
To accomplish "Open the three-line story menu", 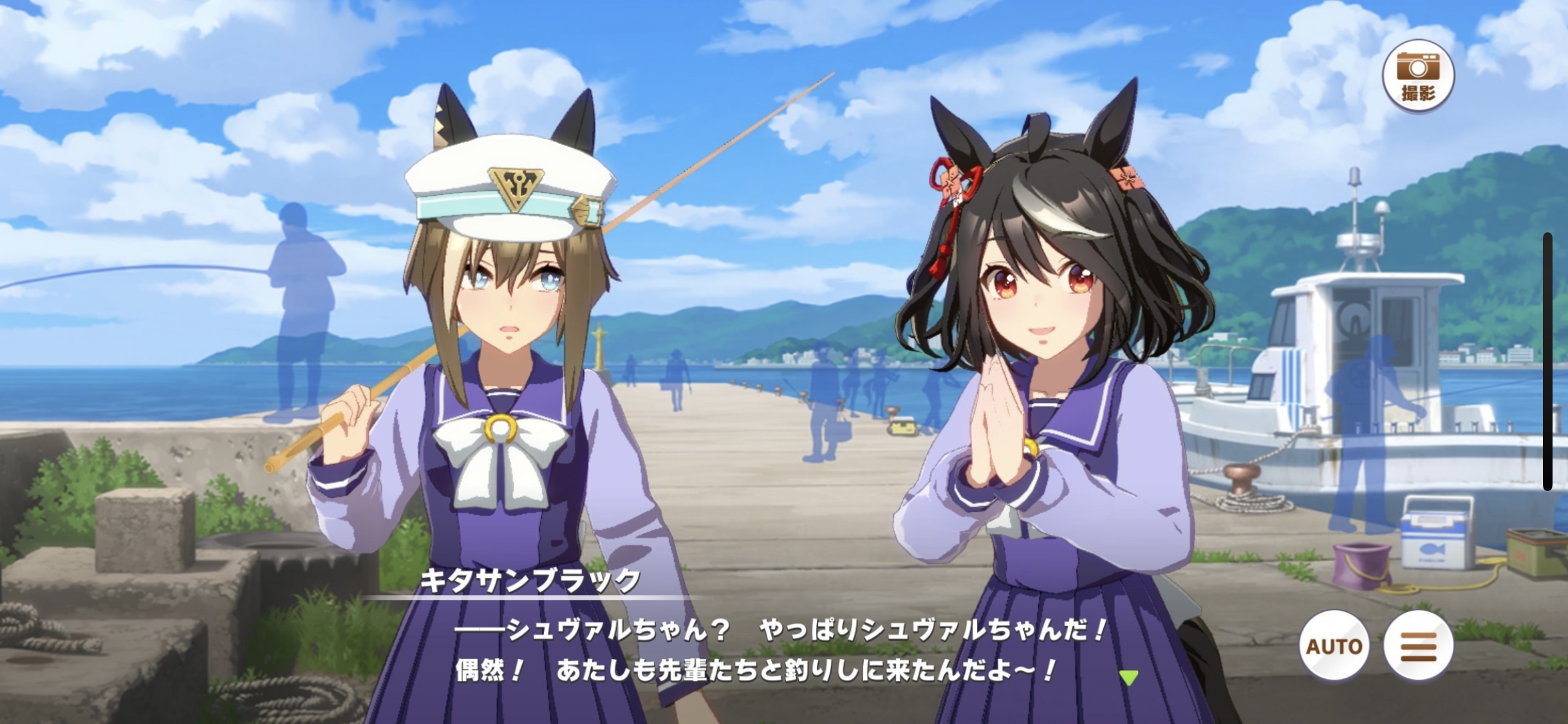I will pos(1418,645).
